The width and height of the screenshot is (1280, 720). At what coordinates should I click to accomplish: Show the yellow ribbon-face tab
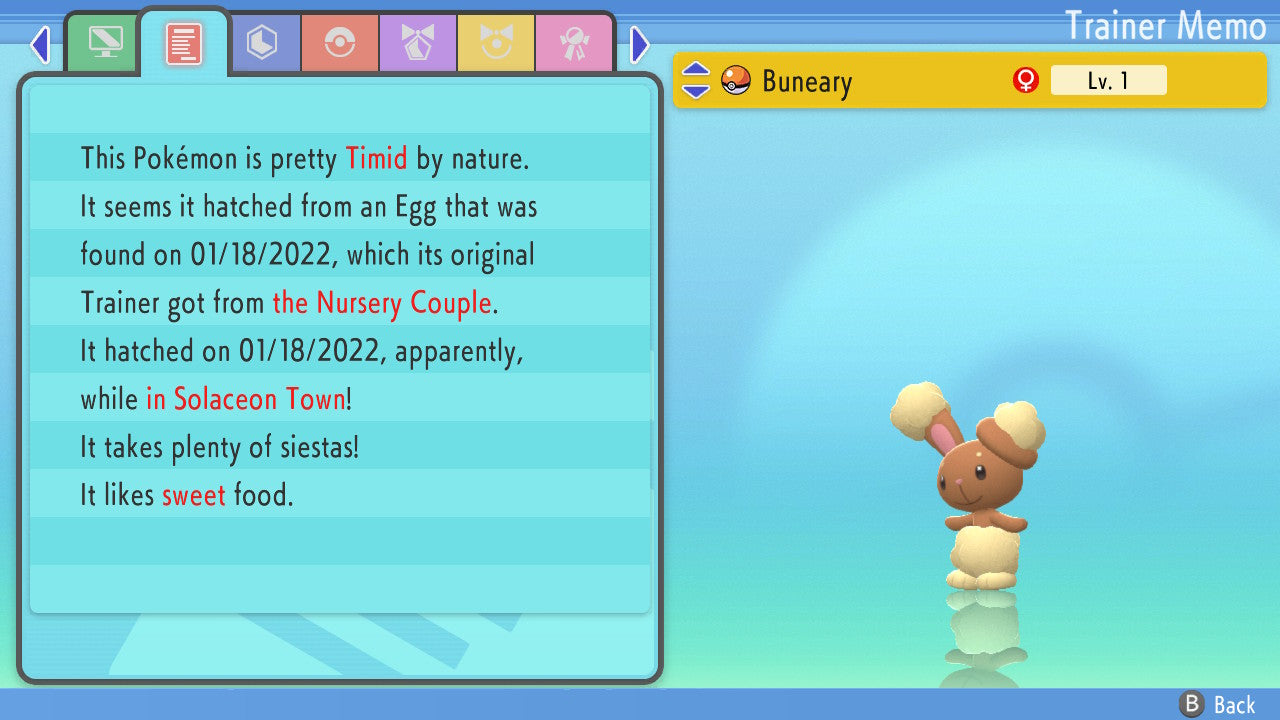496,43
